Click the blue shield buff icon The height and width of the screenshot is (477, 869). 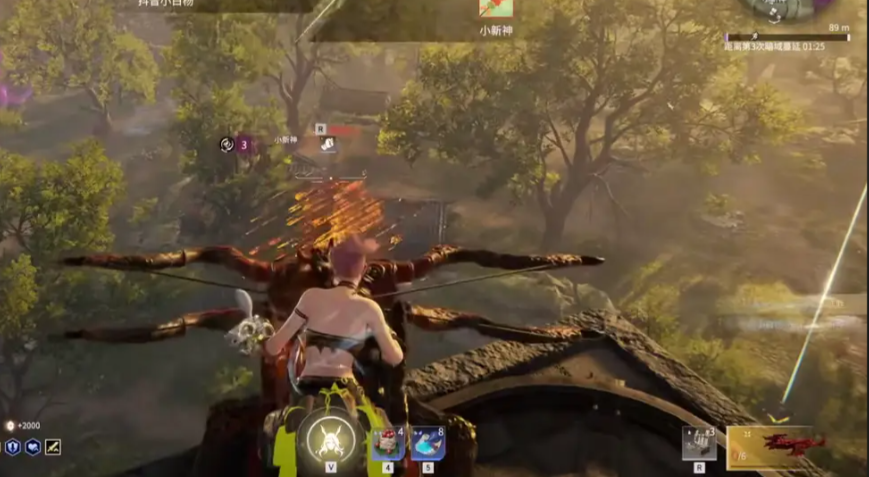pos(13,447)
